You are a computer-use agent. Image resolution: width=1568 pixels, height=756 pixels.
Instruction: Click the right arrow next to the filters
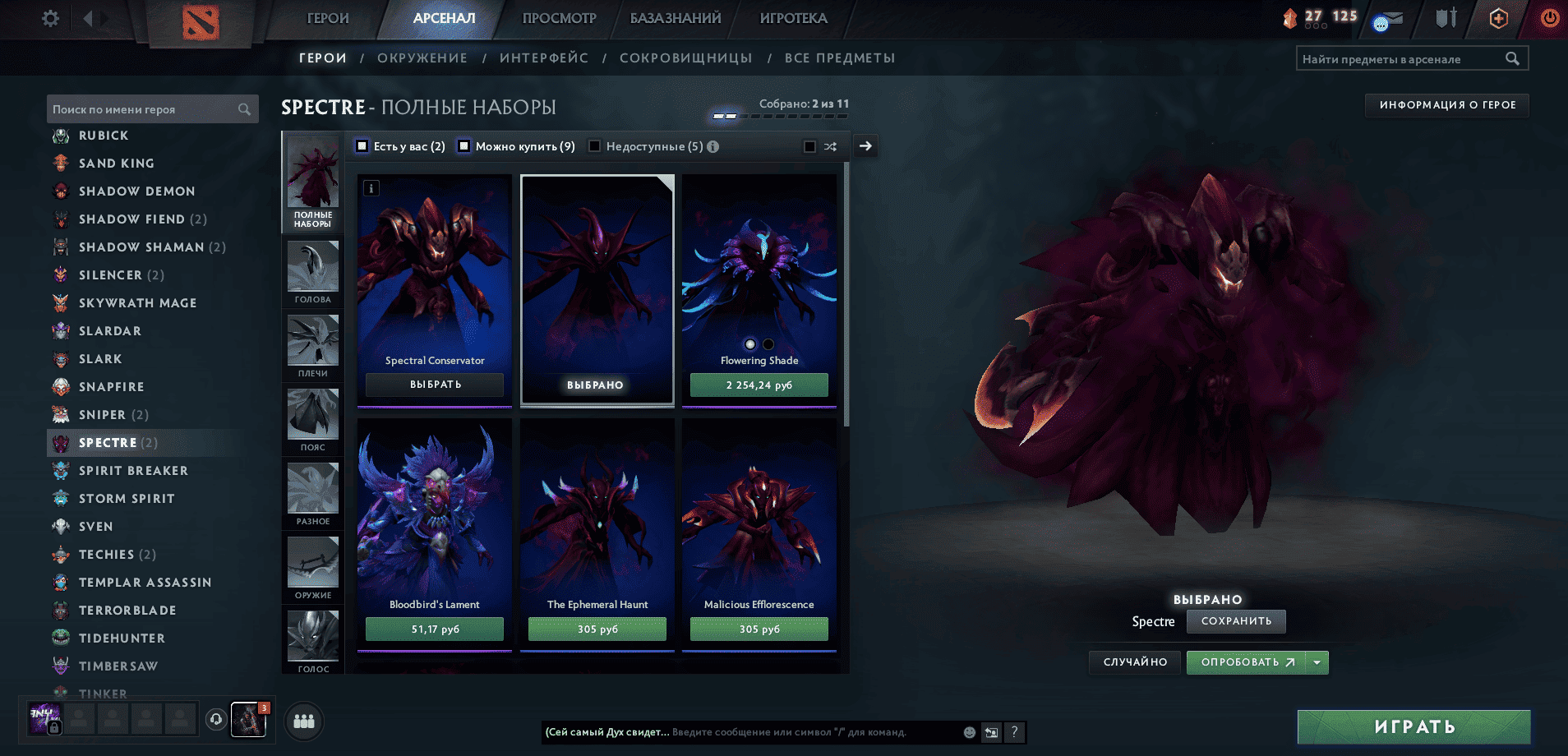tap(865, 145)
